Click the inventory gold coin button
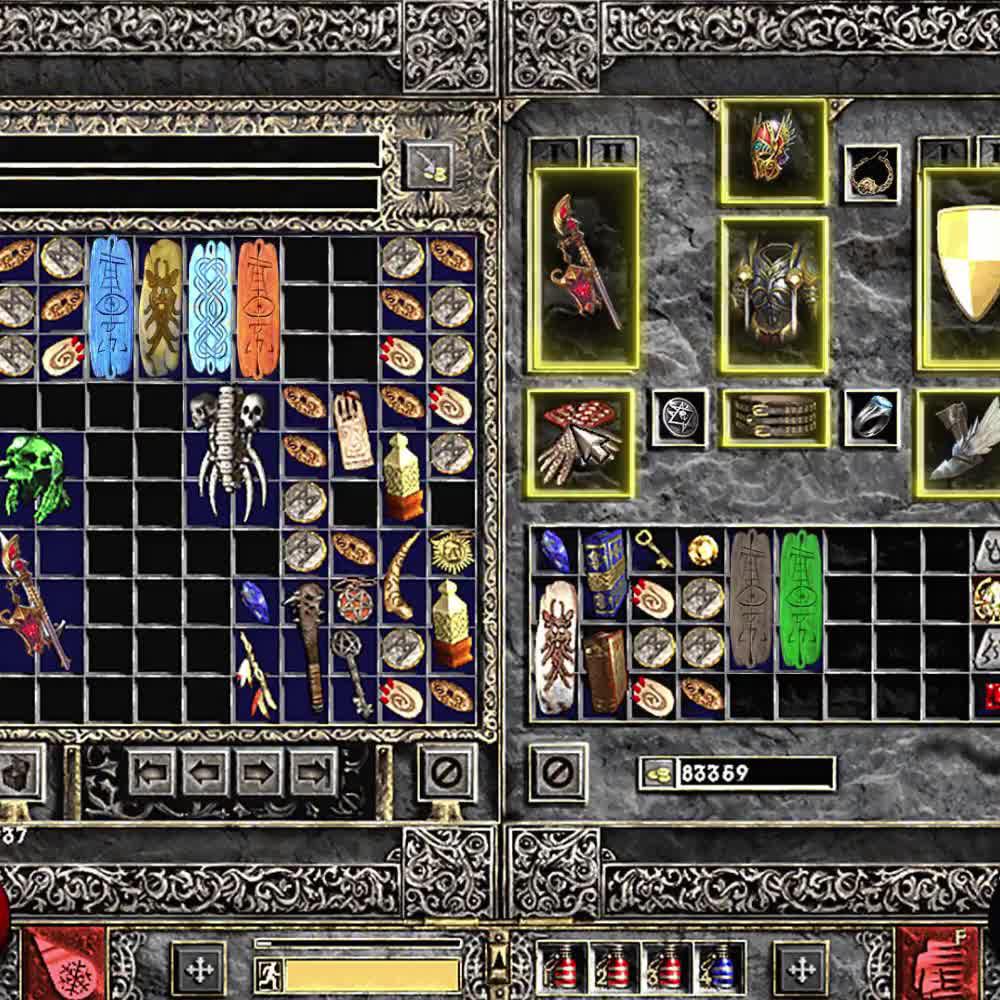1000x1000 pixels. tap(657, 773)
